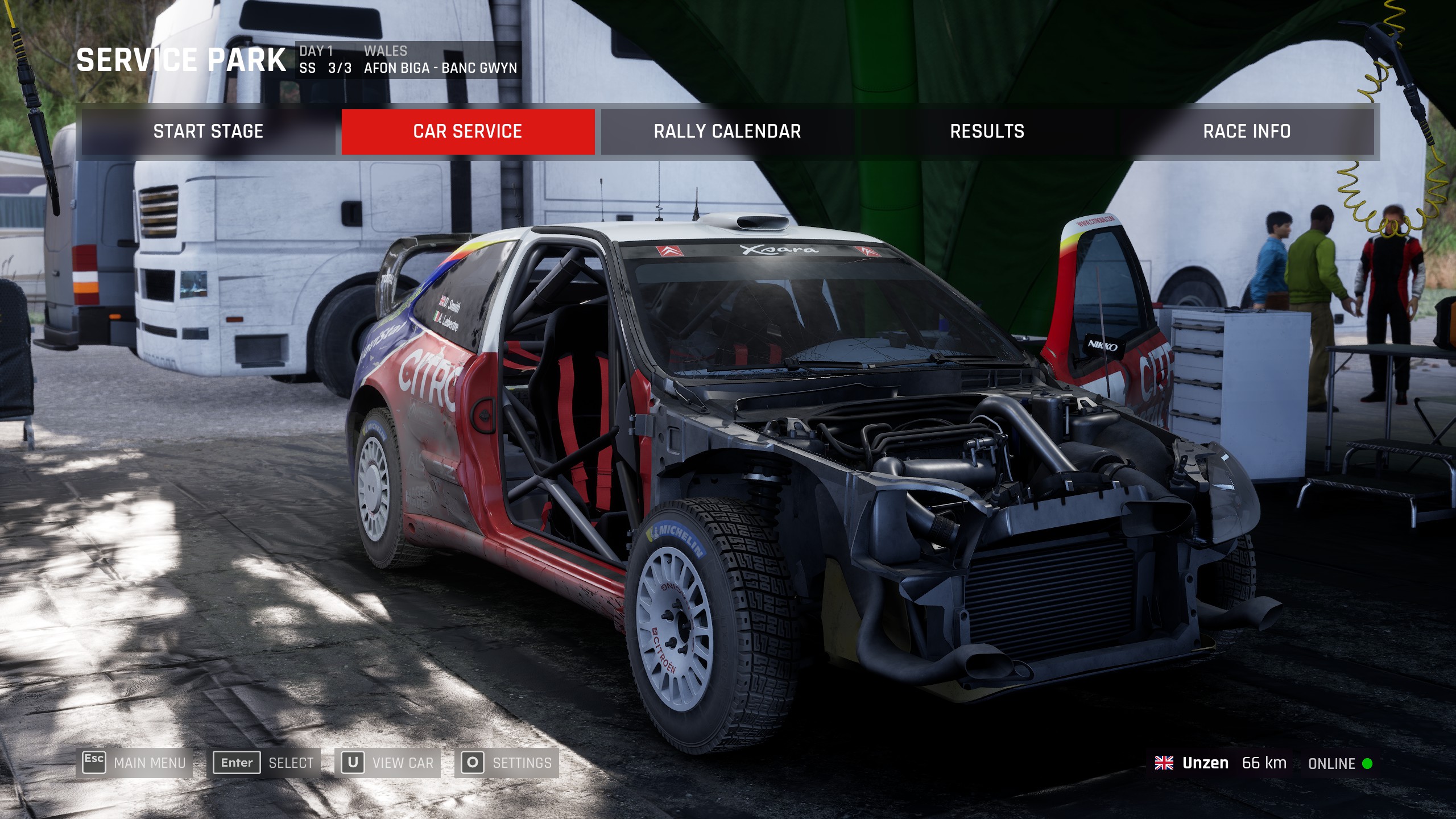Return to Main Menu
Screen dimensions: 1456x819
pyautogui.click(x=135, y=763)
